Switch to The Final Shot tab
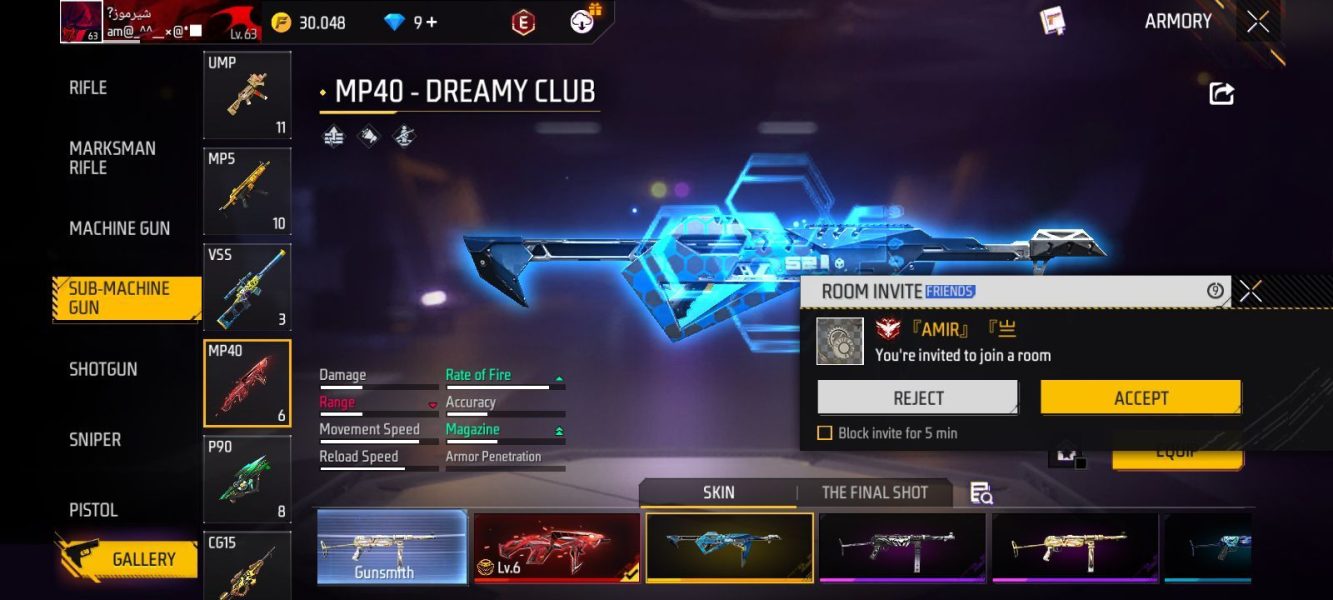The image size is (1333, 600). click(874, 492)
